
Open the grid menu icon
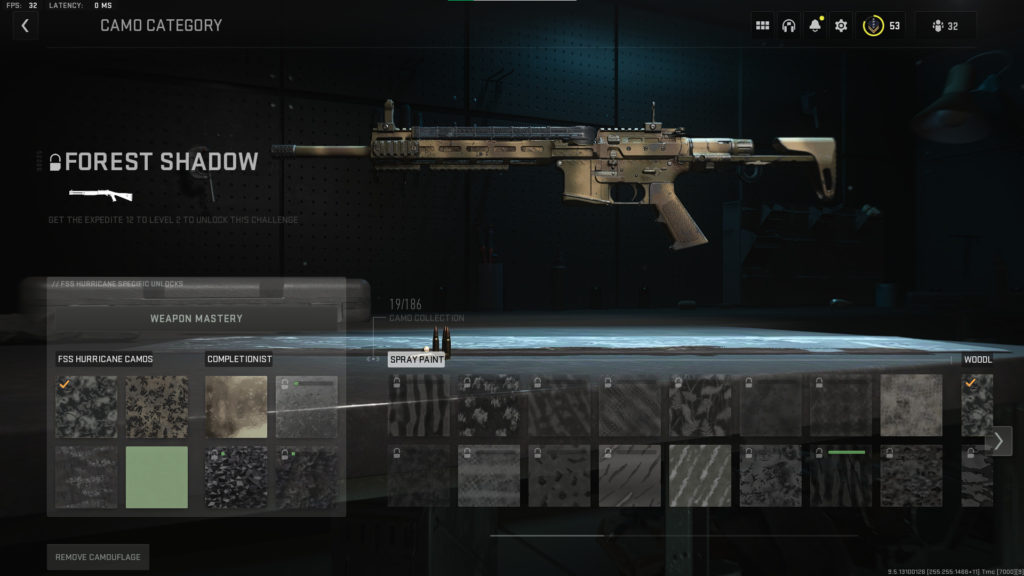762,26
